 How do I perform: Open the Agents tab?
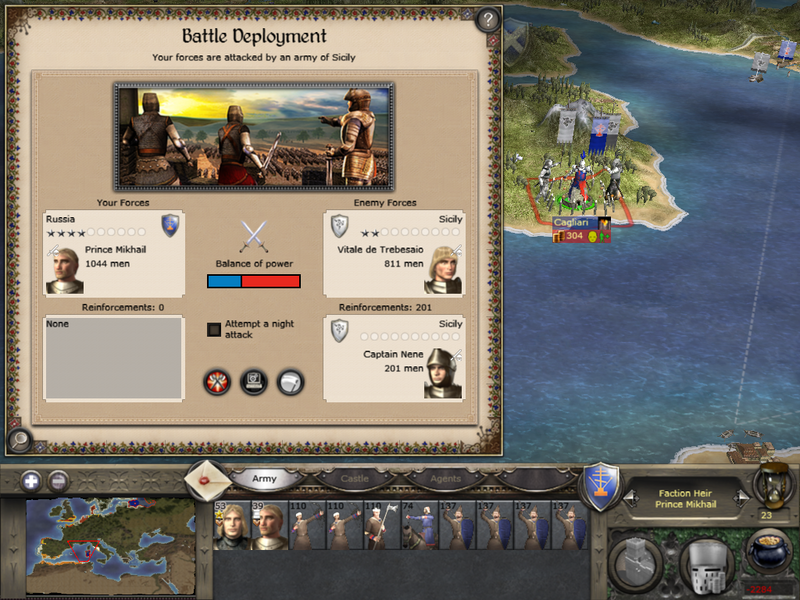click(x=445, y=479)
